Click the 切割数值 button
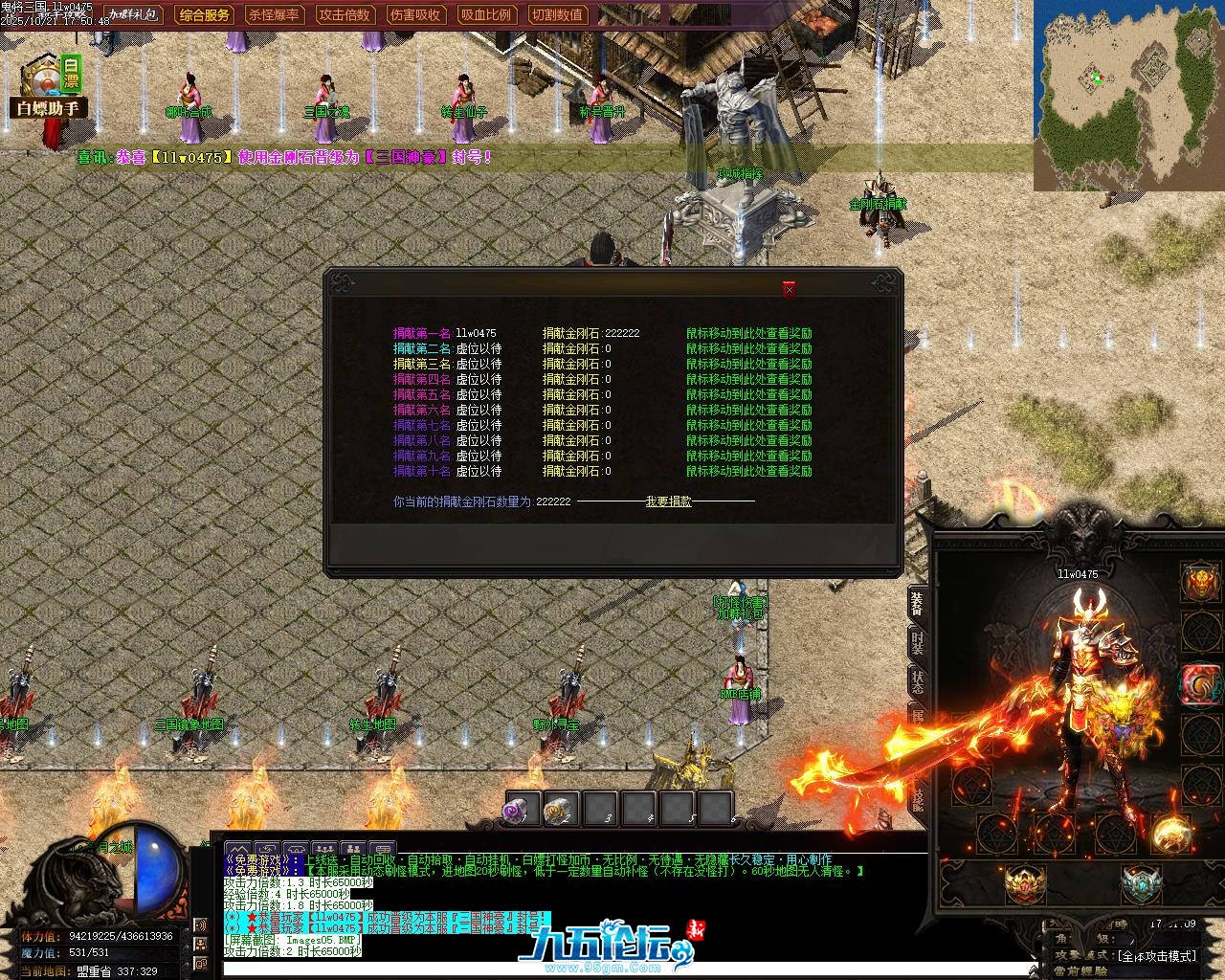 (556, 14)
